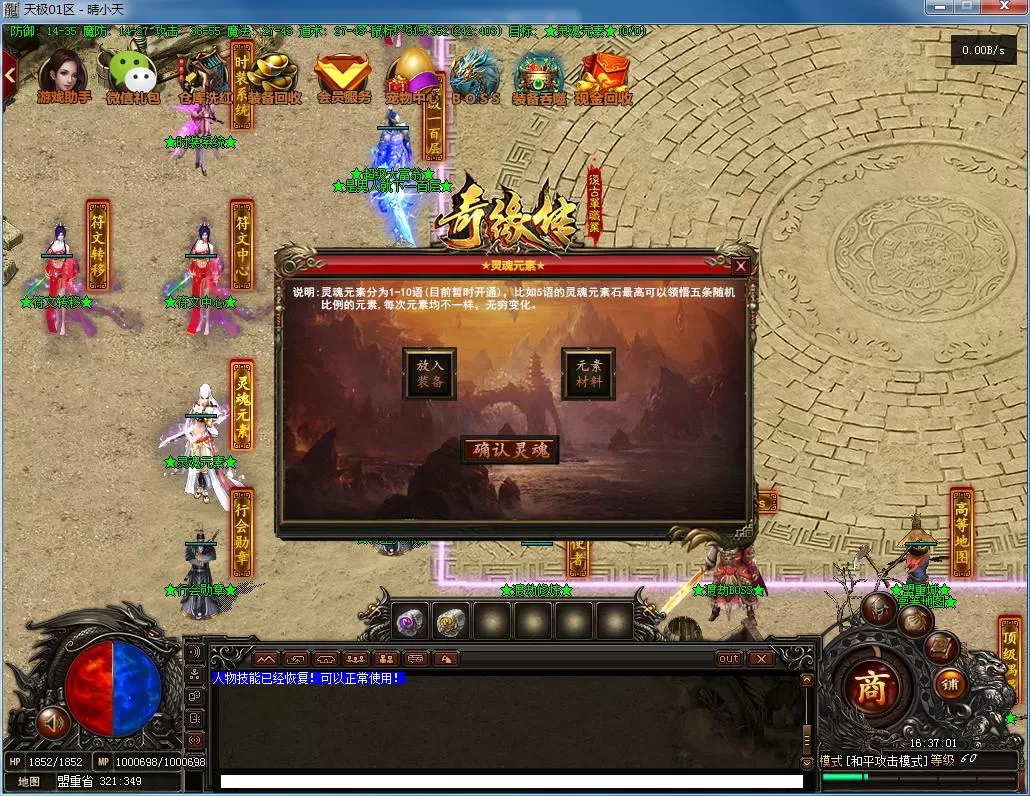Confirm with the 确认灵魂 button
1030x796 pixels.
(x=510, y=450)
